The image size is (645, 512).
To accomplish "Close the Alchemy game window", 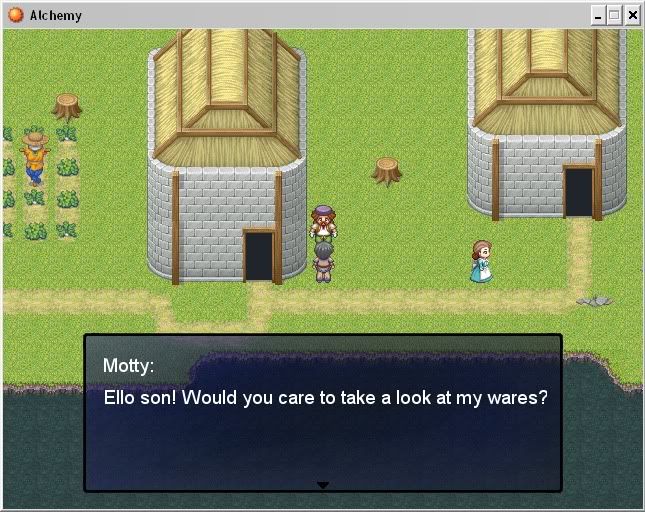I will tap(632, 15).
